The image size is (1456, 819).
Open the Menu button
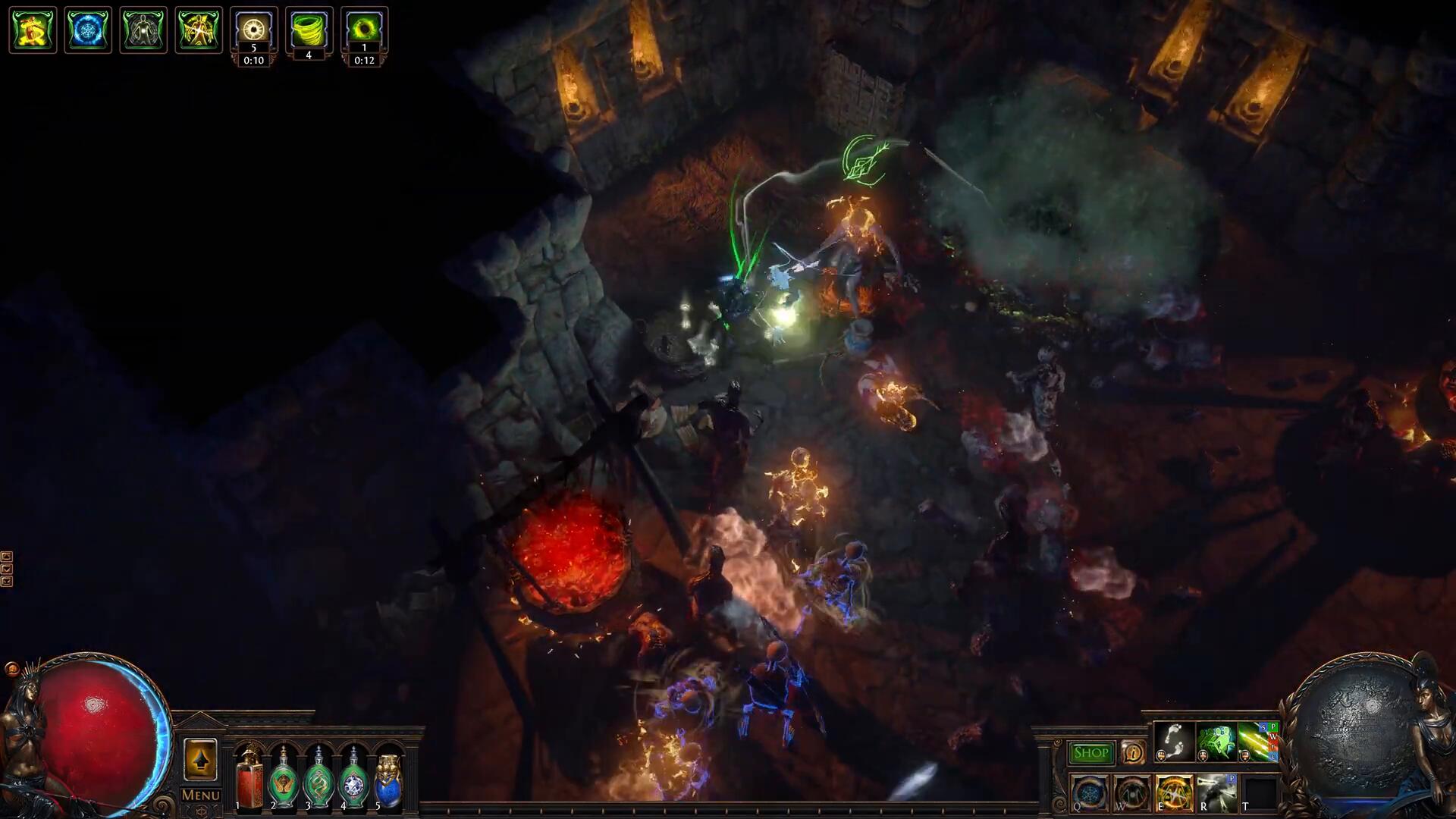[200, 795]
